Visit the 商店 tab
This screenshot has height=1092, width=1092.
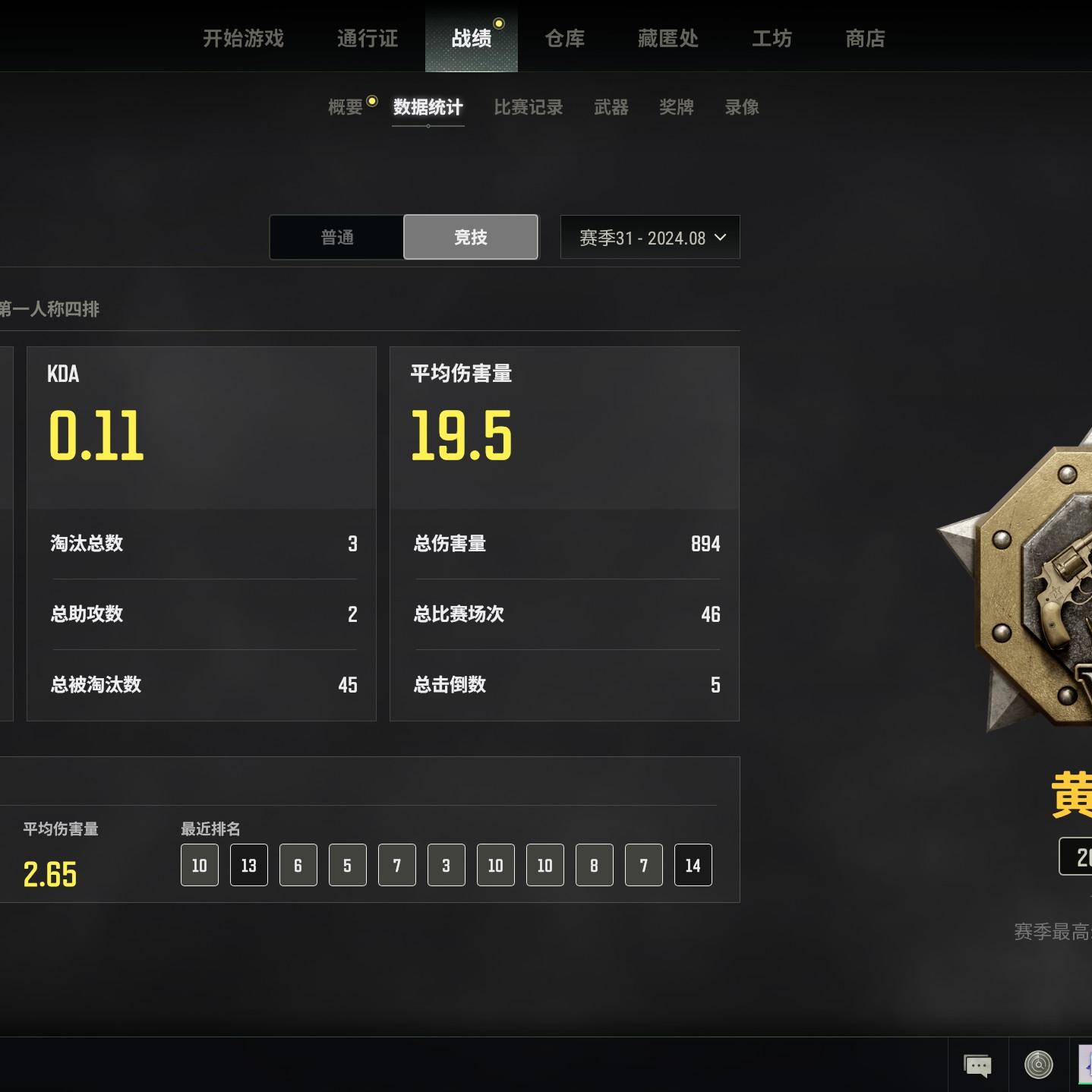click(x=865, y=38)
